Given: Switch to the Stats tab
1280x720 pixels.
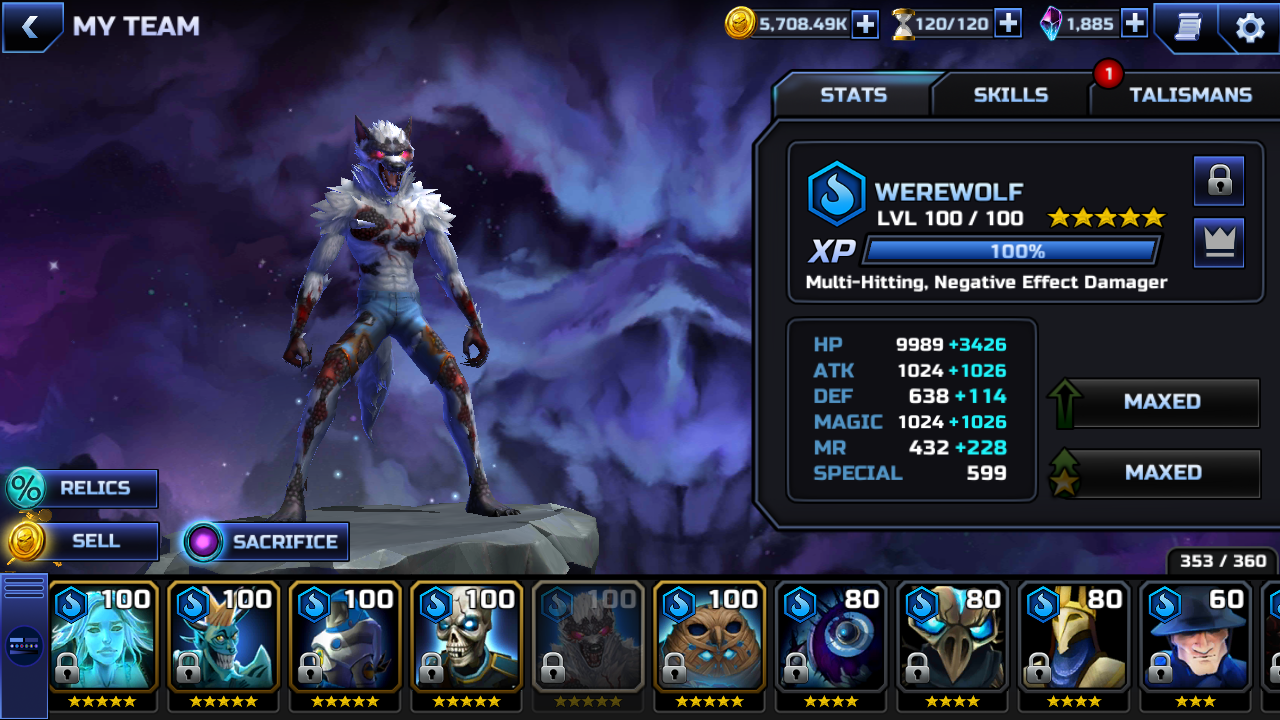Looking at the screenshot, I should [x=853, y=95].
